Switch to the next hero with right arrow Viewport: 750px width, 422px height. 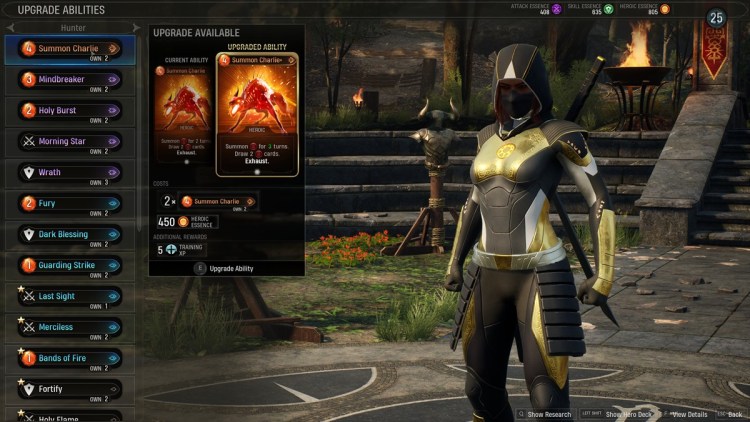point(136,28)
